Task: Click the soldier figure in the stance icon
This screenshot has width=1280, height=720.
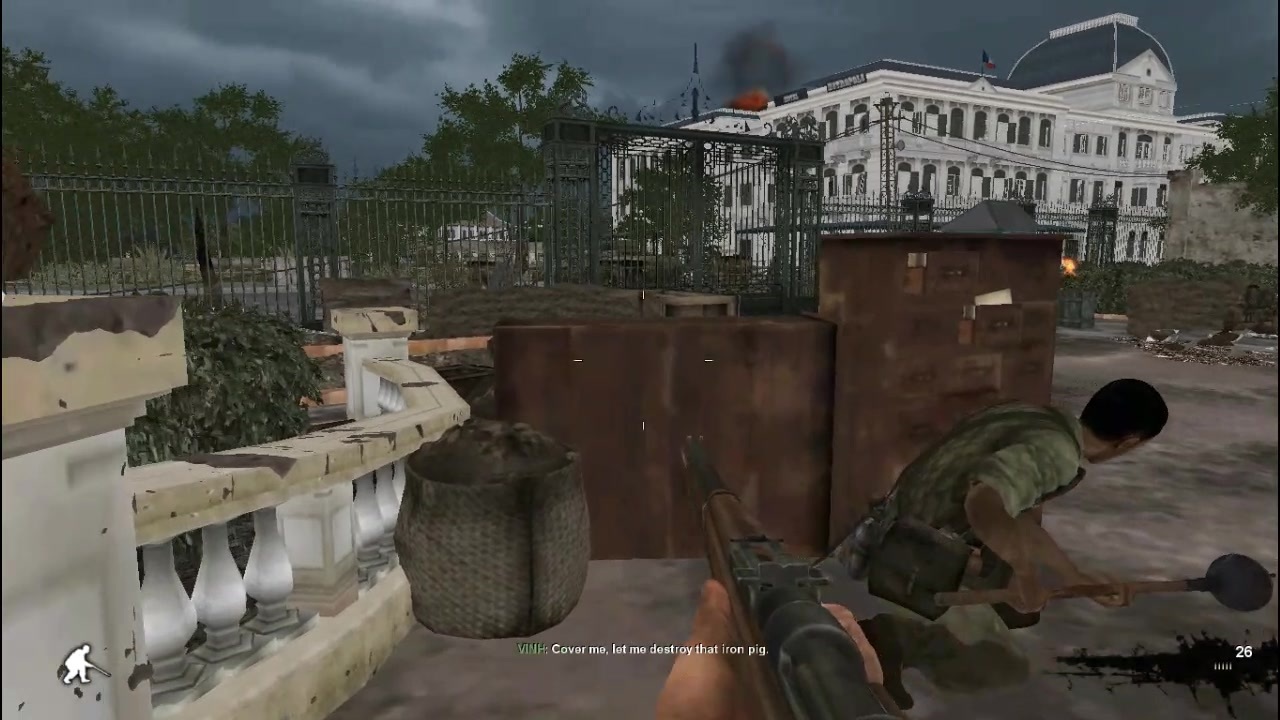Action: (76, 663)
